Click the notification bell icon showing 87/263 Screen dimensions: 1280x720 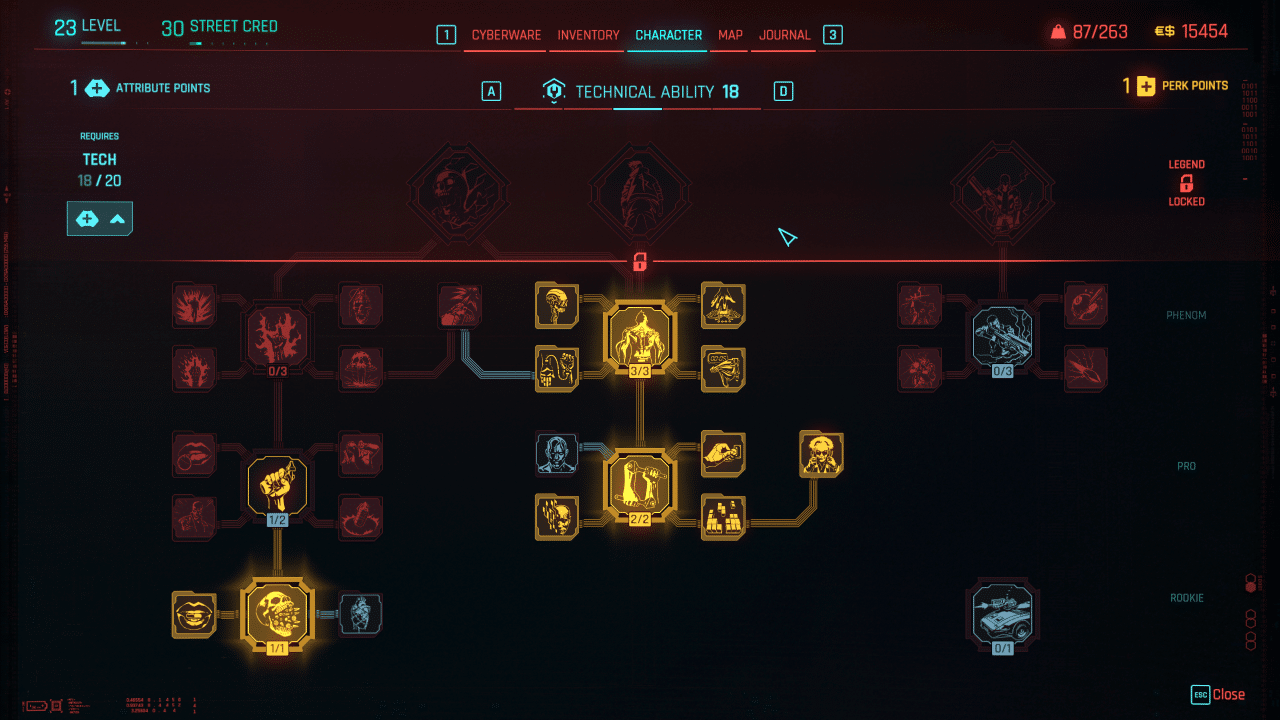click(1056, 31)
